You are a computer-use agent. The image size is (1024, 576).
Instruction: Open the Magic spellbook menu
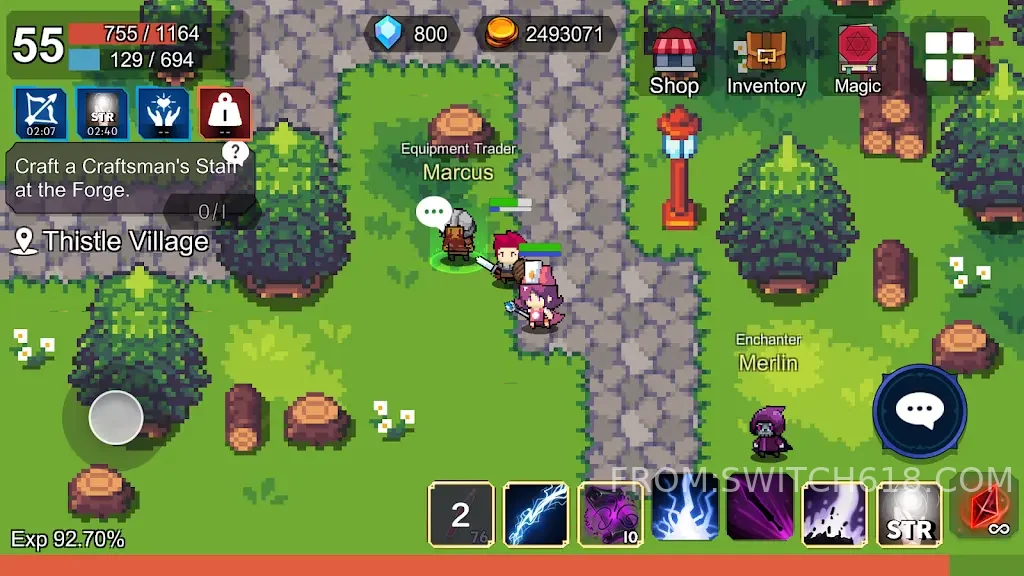tap(857, 58)
